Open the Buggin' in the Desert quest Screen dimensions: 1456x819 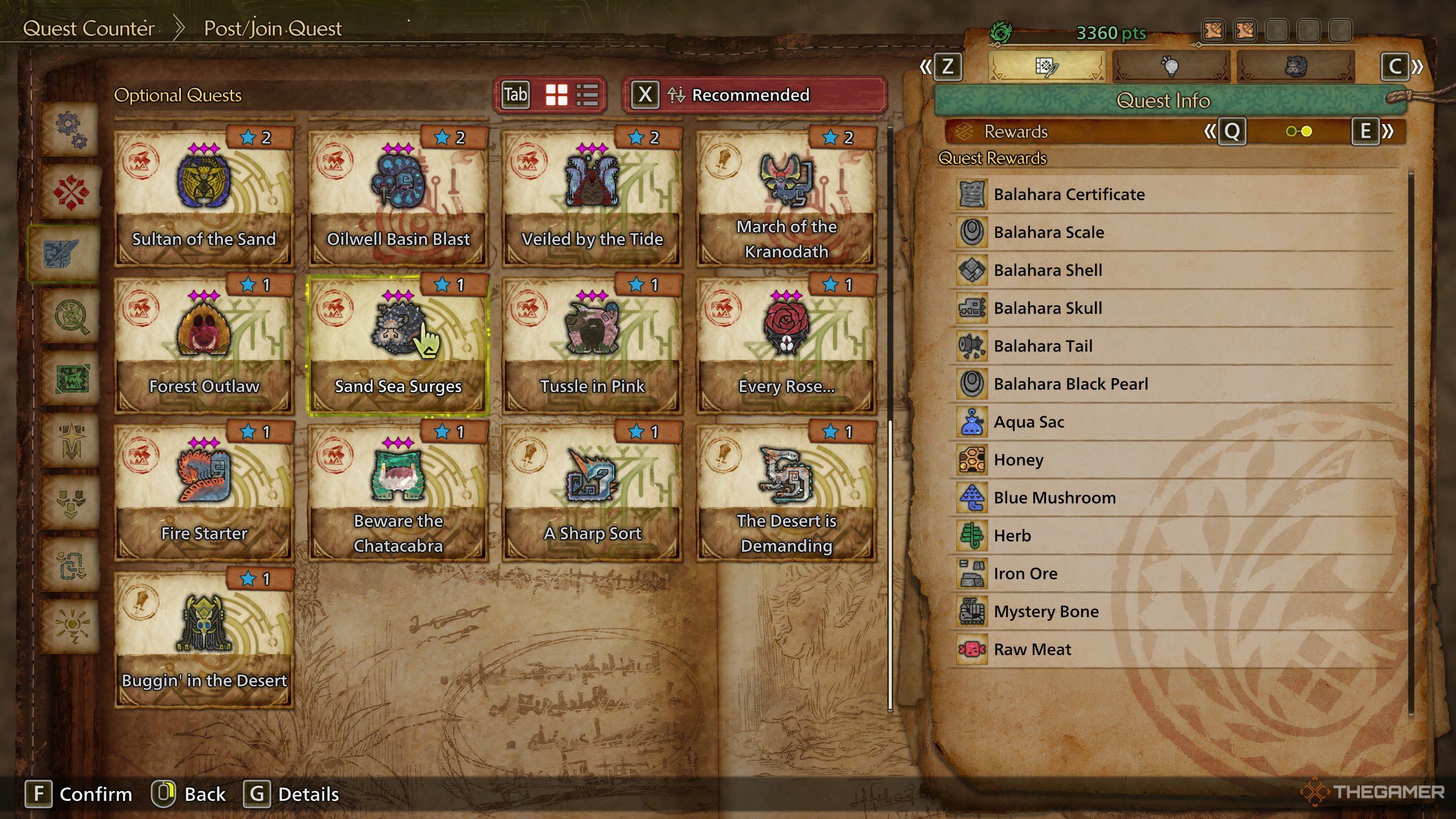[204, 639]
